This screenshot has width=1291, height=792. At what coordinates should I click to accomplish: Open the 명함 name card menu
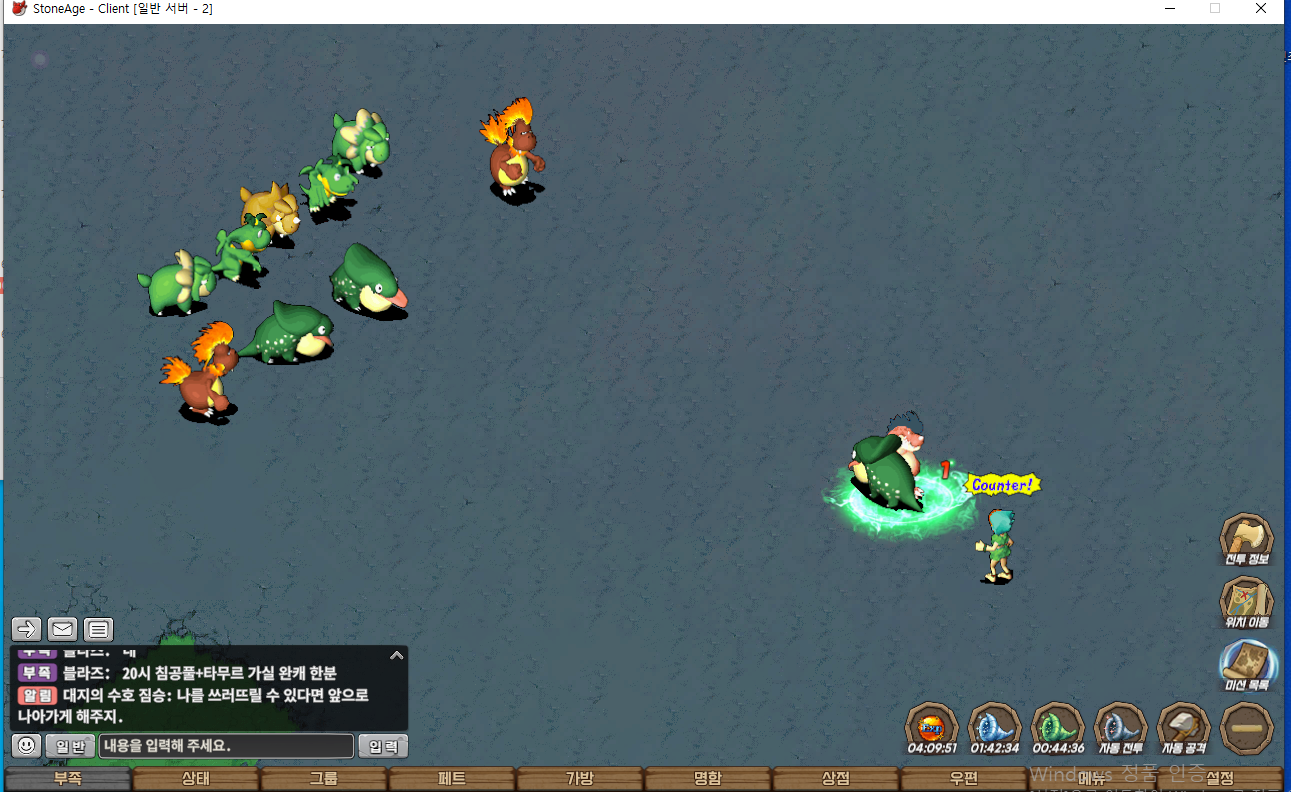[708, 779]
